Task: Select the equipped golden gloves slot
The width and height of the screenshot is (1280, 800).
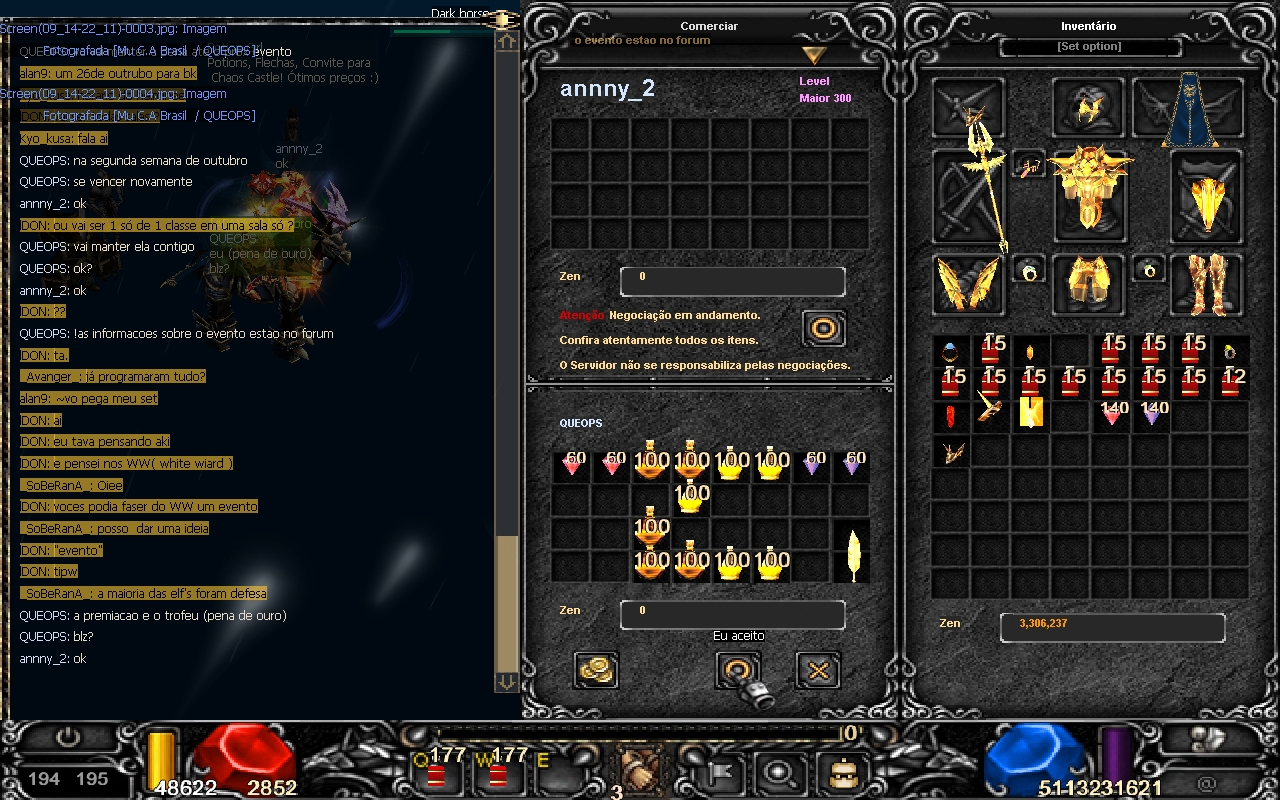Action: pos(968,285)
